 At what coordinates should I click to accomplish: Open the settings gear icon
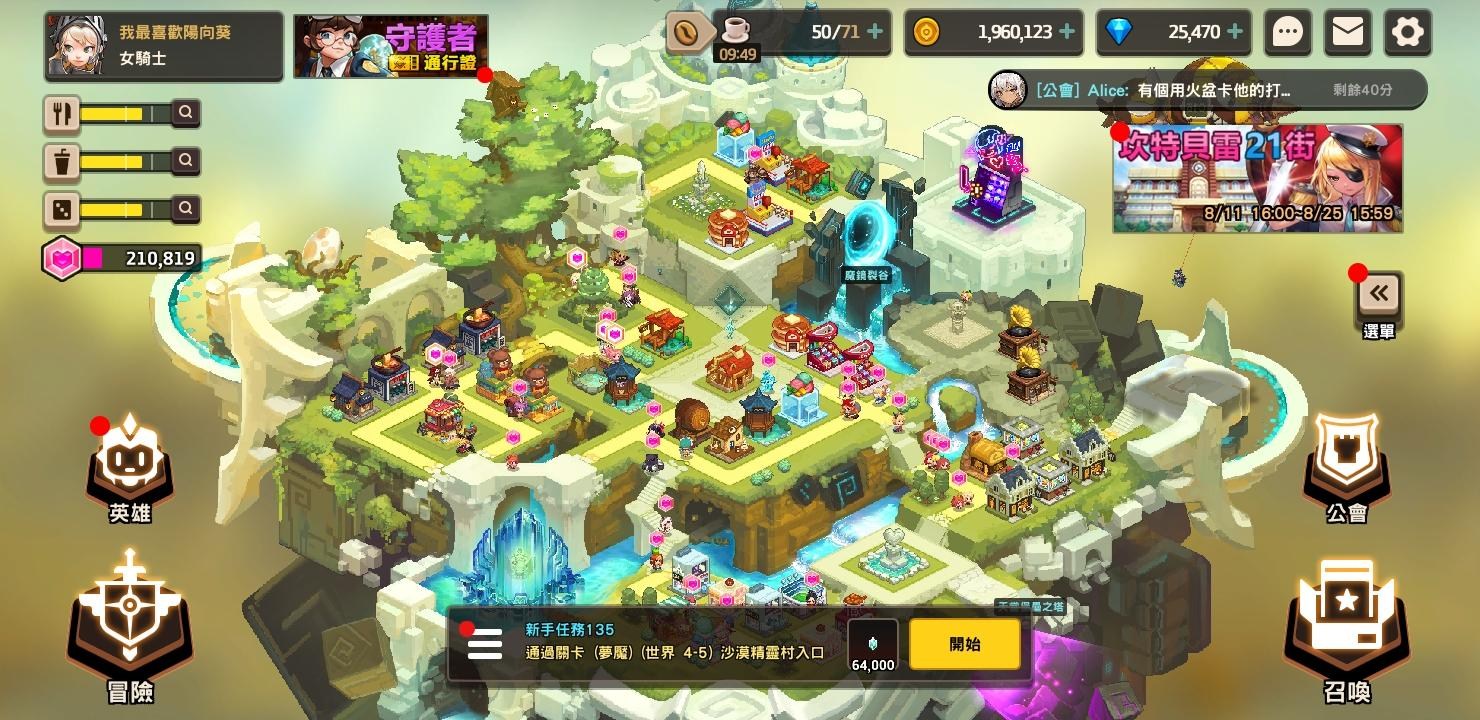[x=1407, y=32]
